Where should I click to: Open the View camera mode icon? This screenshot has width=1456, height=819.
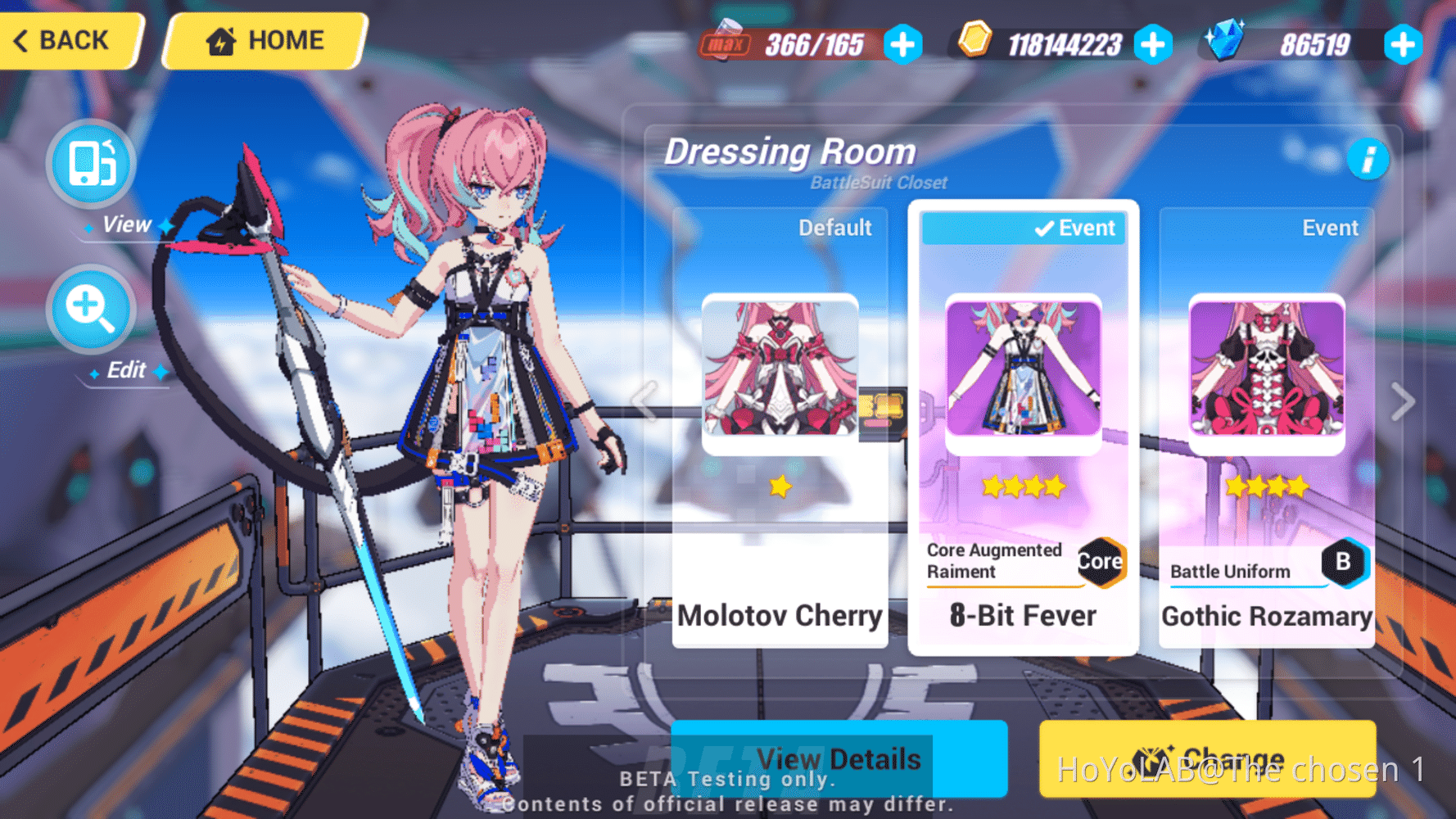click(90, 164)
